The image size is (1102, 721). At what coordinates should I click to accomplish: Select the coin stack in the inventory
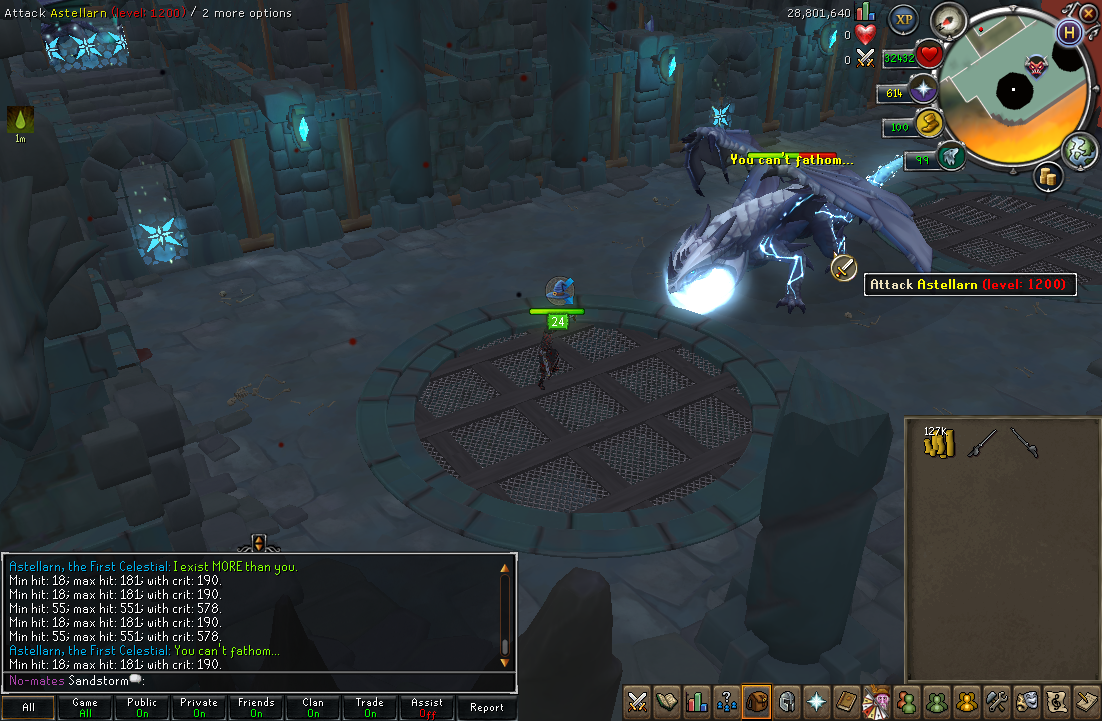940,441
